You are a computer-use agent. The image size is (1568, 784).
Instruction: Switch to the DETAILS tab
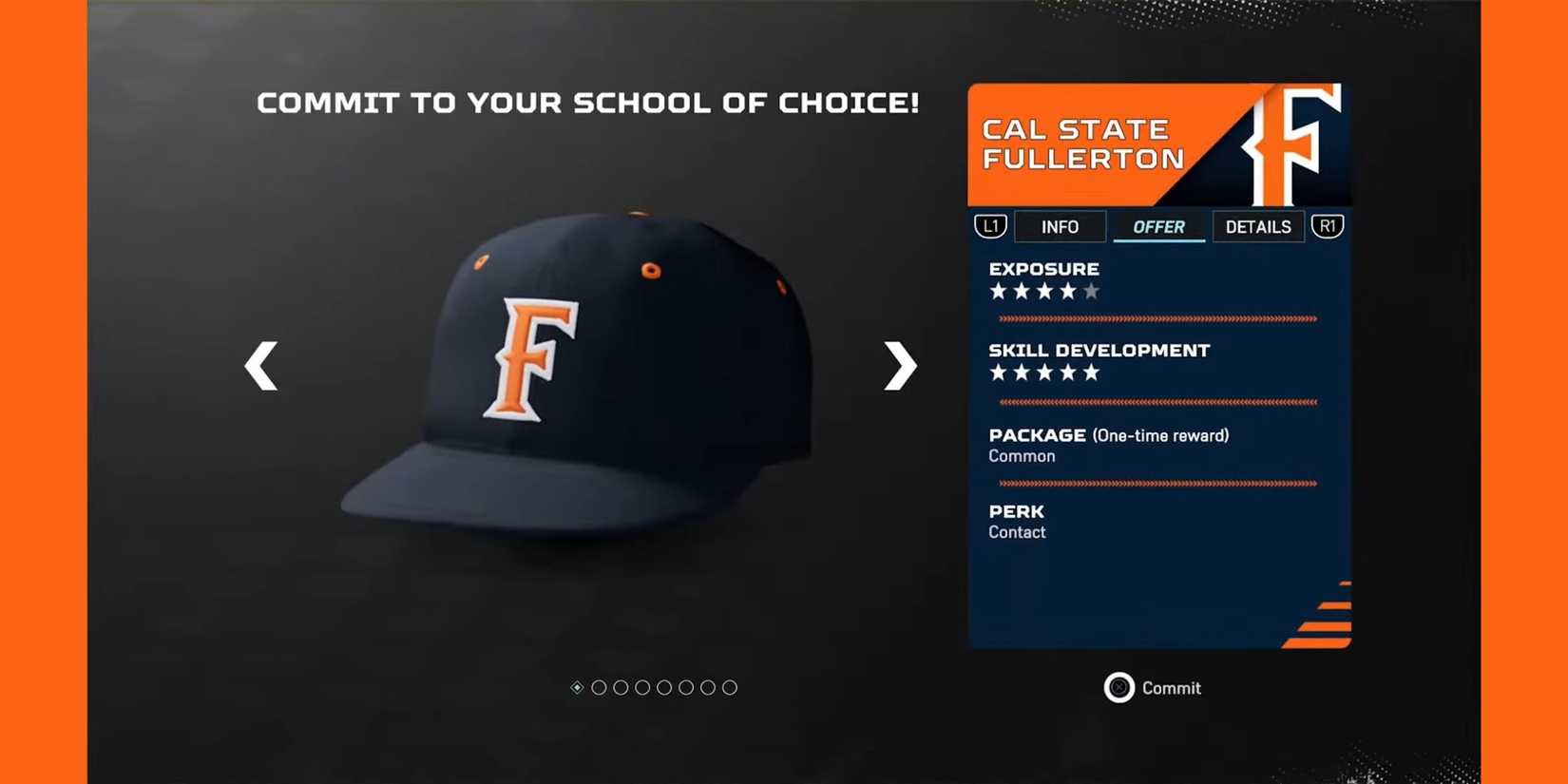click(x=1258, y=226)
